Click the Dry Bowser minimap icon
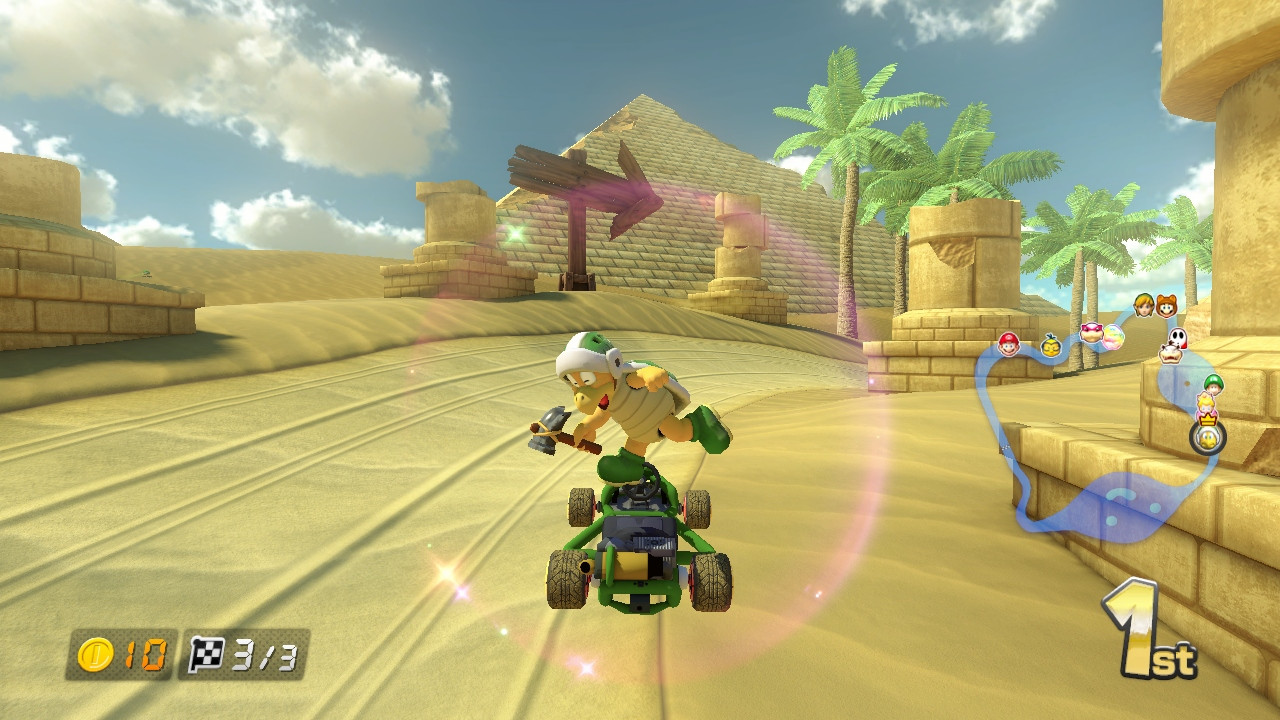 click(1171, 355)
